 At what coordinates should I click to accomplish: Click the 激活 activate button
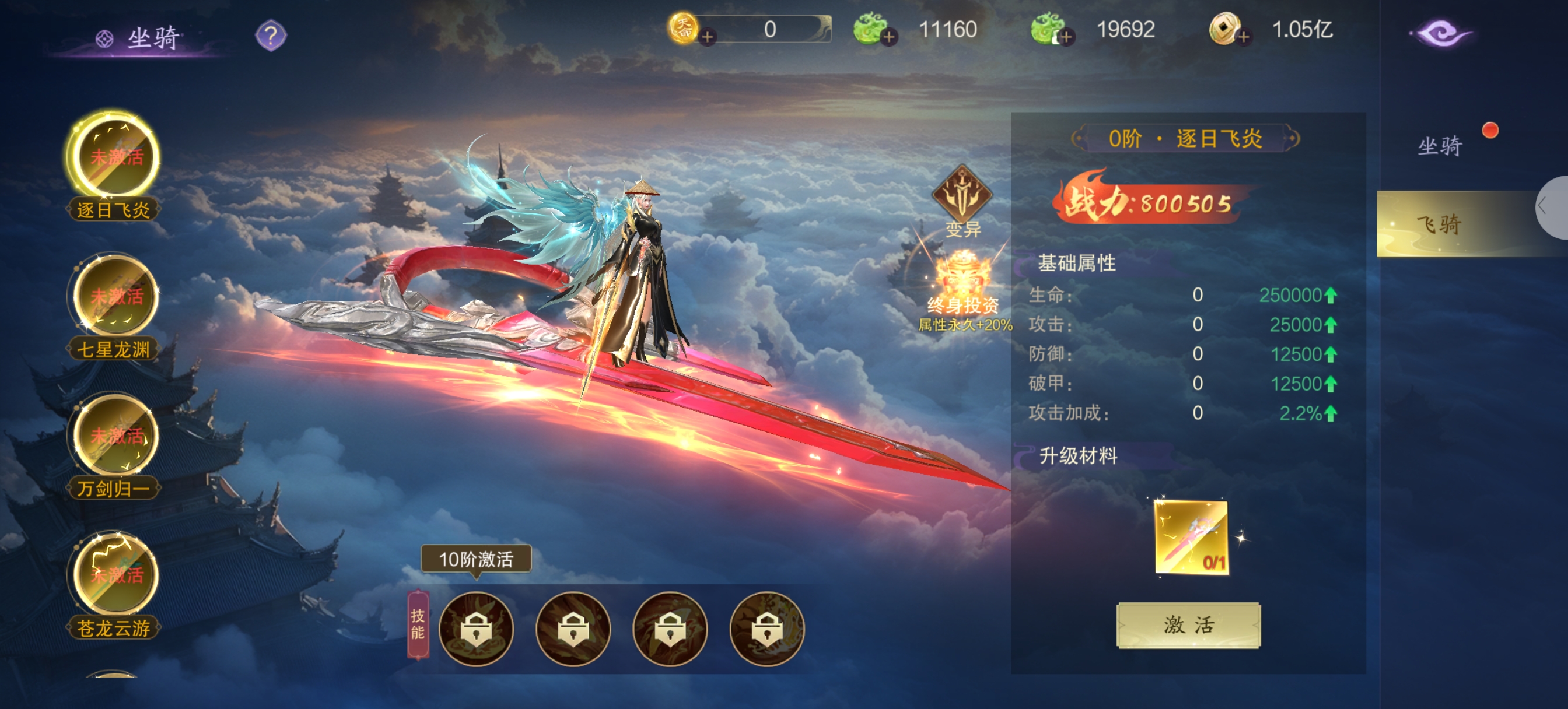point(1188,625)
